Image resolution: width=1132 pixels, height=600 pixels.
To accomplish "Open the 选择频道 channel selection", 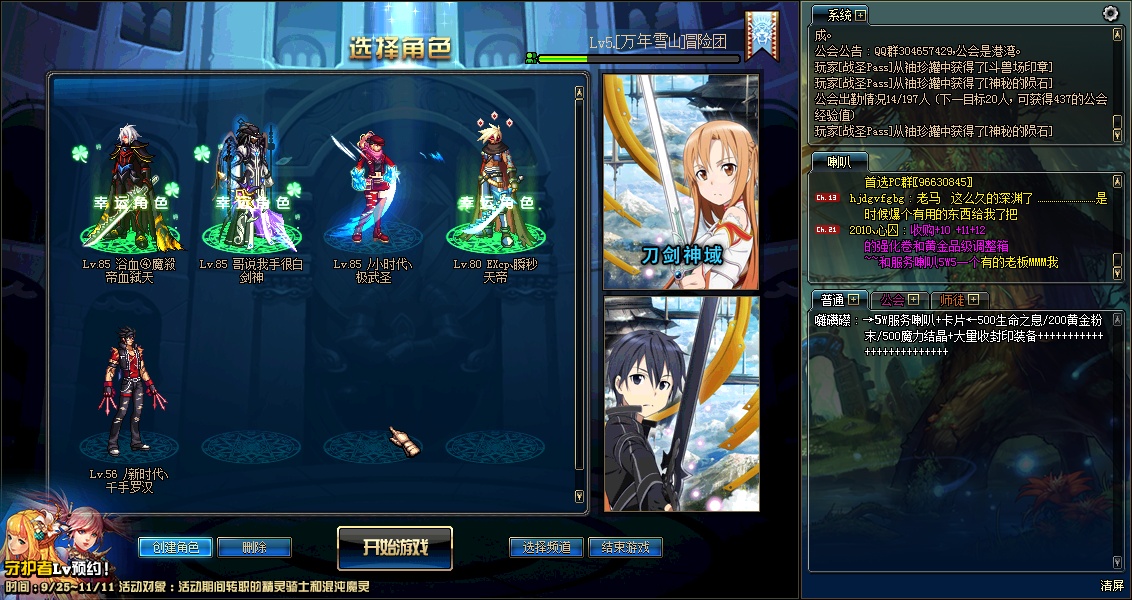I will click(546, 547).
